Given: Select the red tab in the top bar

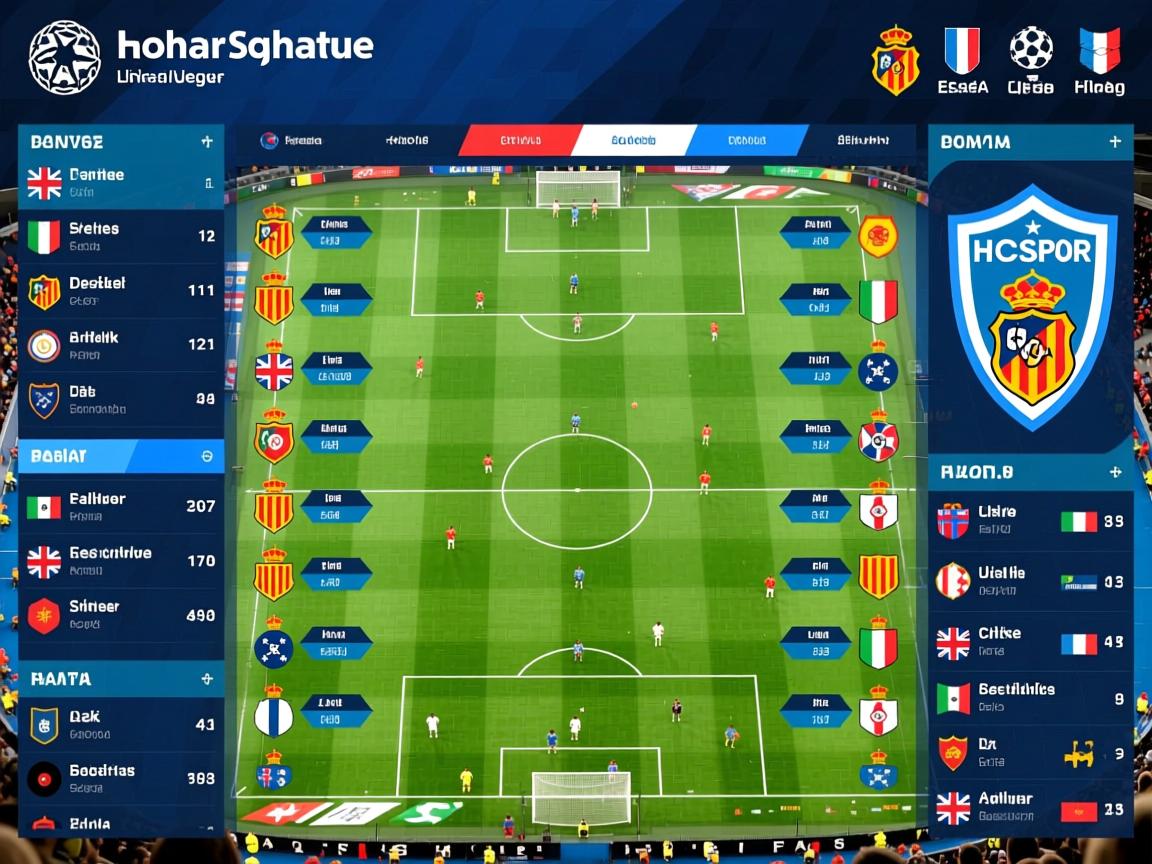Looking at the screenshot, I should (519, 141).
